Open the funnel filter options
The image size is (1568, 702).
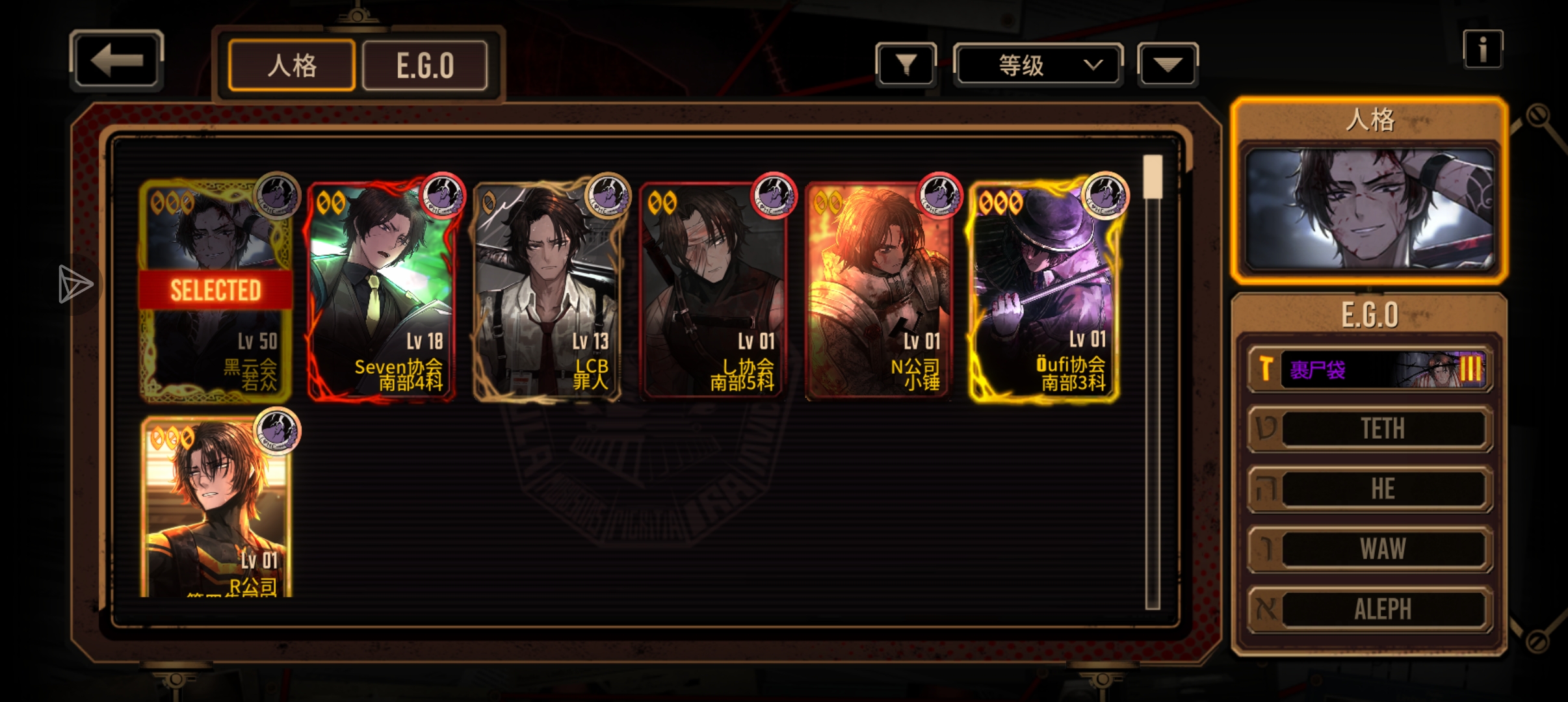click(906, 64)
